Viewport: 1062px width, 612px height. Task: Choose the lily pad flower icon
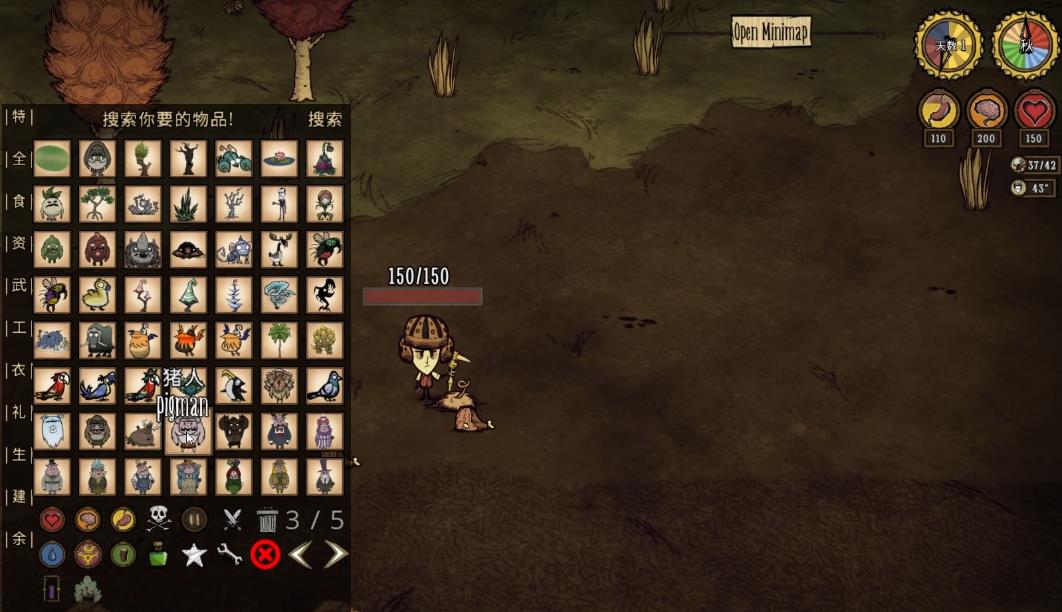pos(280,158)
